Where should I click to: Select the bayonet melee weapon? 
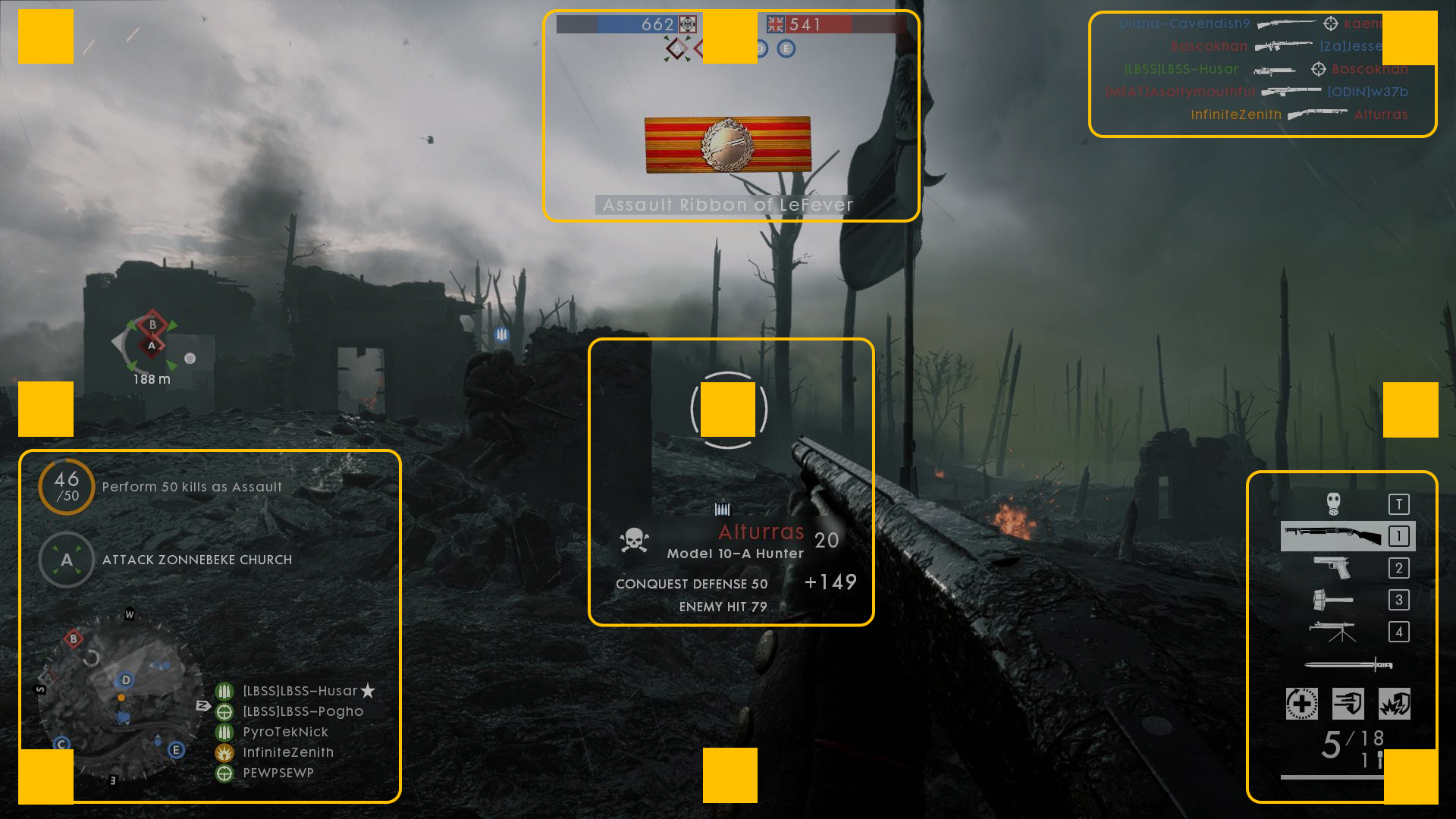pyautogui.click(x=1348, y=665)
